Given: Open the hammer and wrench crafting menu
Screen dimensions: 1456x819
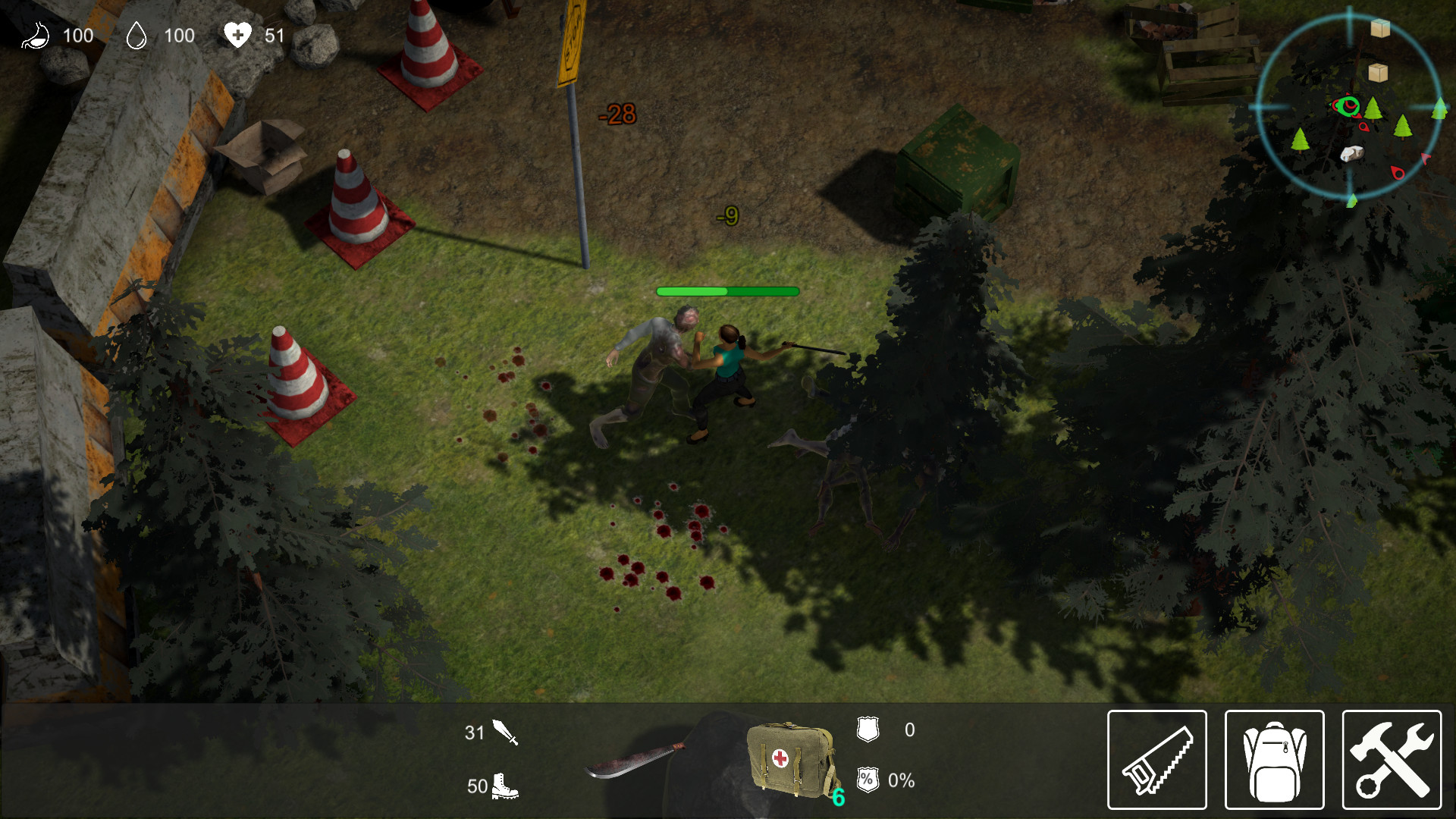Looking at the screenshot, I should pyautogui.click(x=1392, y=760).
